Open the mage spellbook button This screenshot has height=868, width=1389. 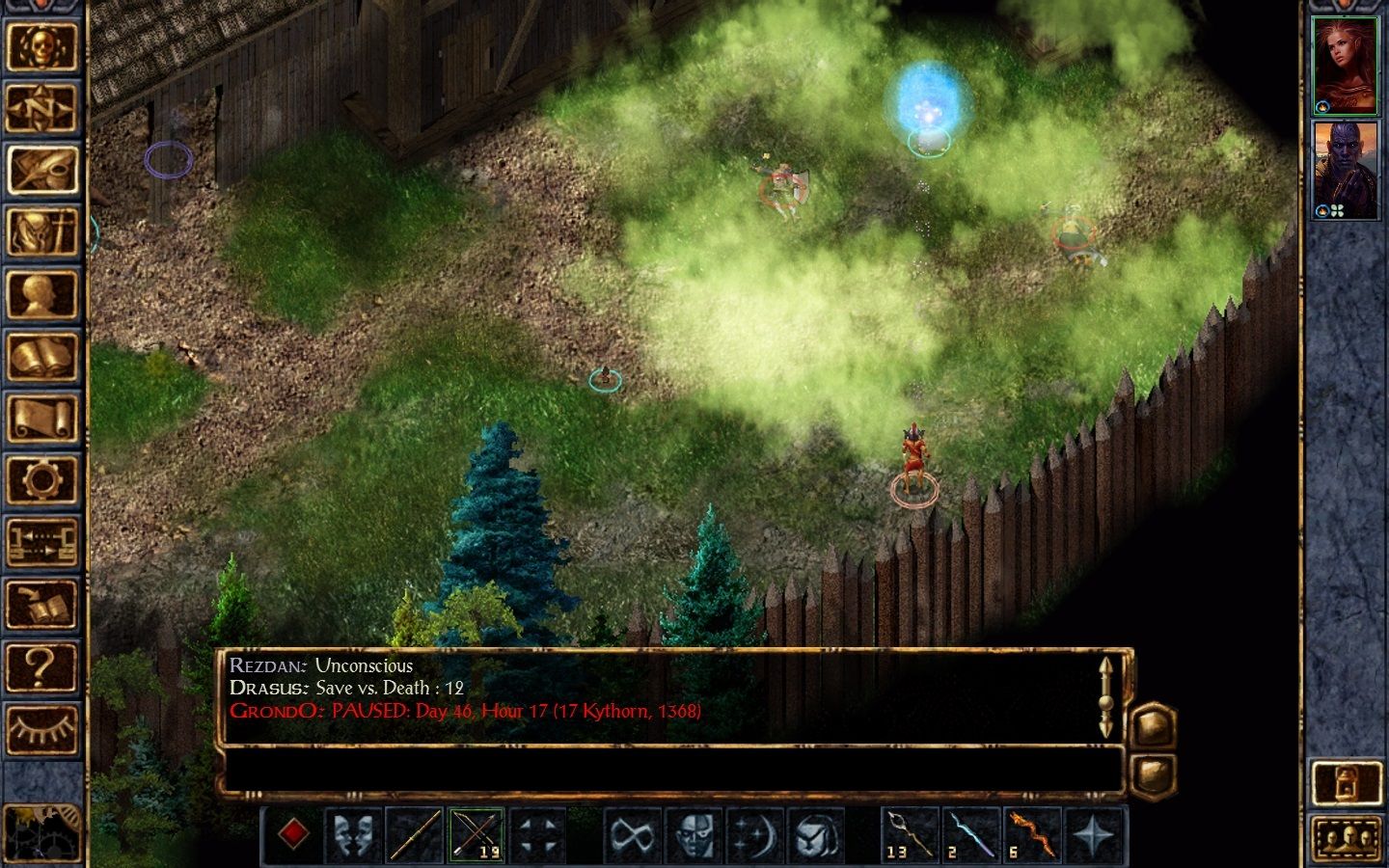click(41, 356)
